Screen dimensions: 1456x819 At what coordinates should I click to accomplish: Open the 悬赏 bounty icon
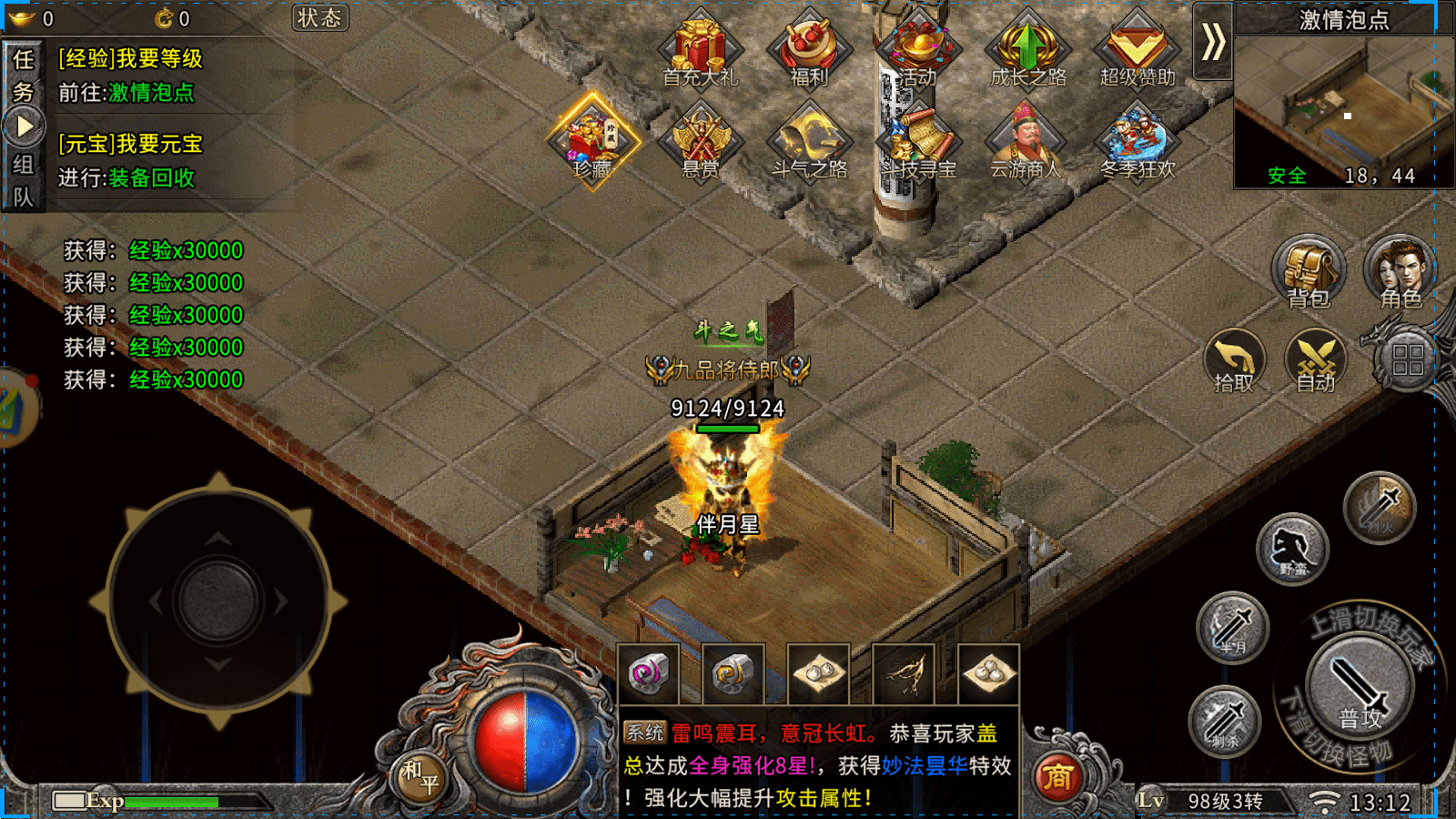[x=700, y=142]
